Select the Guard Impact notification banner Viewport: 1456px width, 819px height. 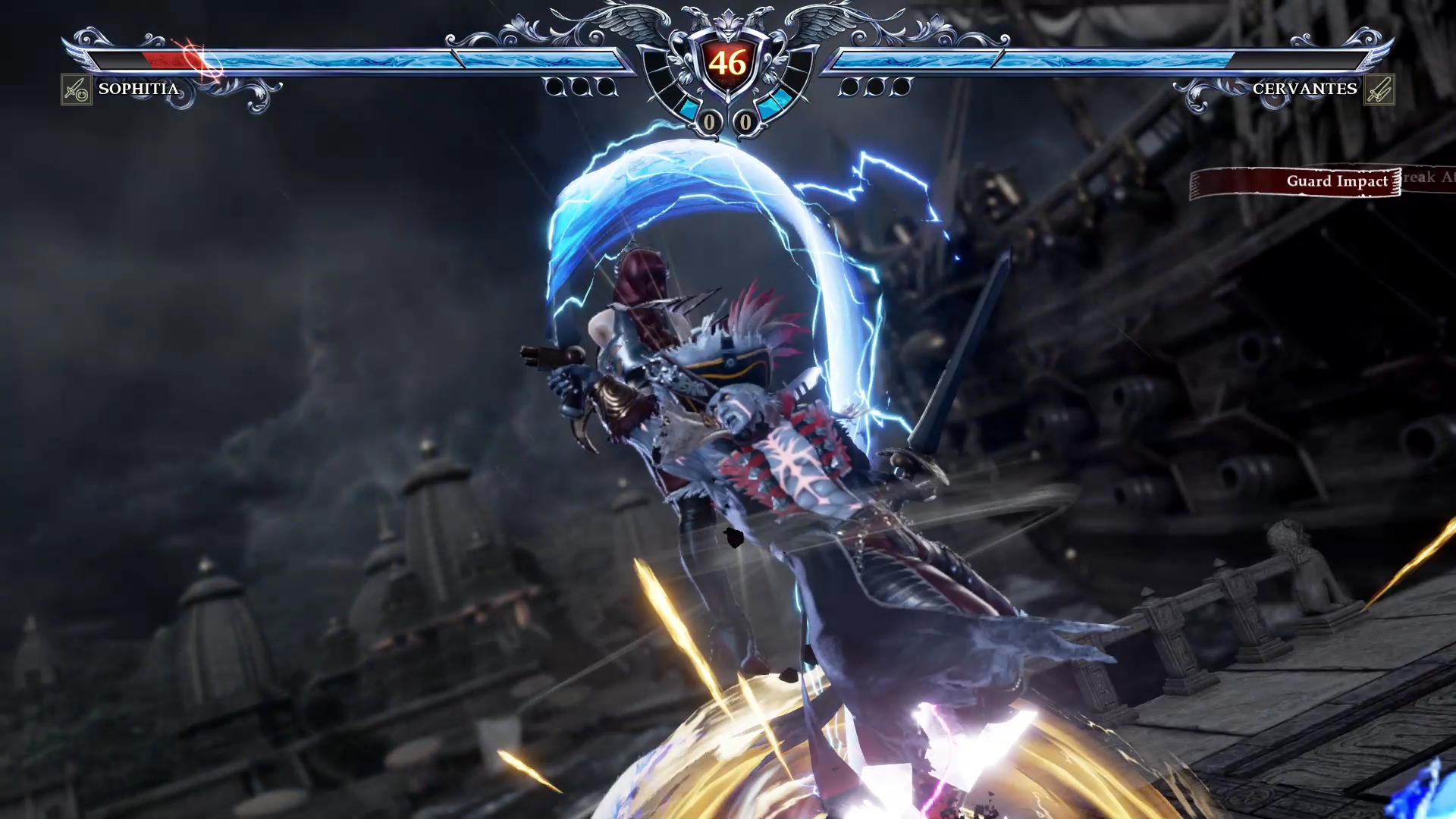click(x=1296, y=182)
